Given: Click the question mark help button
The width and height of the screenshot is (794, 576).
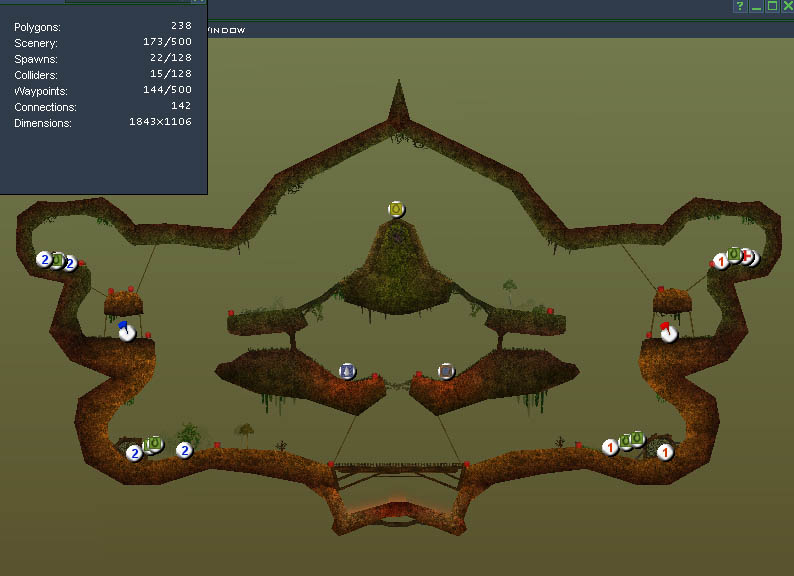Looking at the screenshot, I should (740, 7).
